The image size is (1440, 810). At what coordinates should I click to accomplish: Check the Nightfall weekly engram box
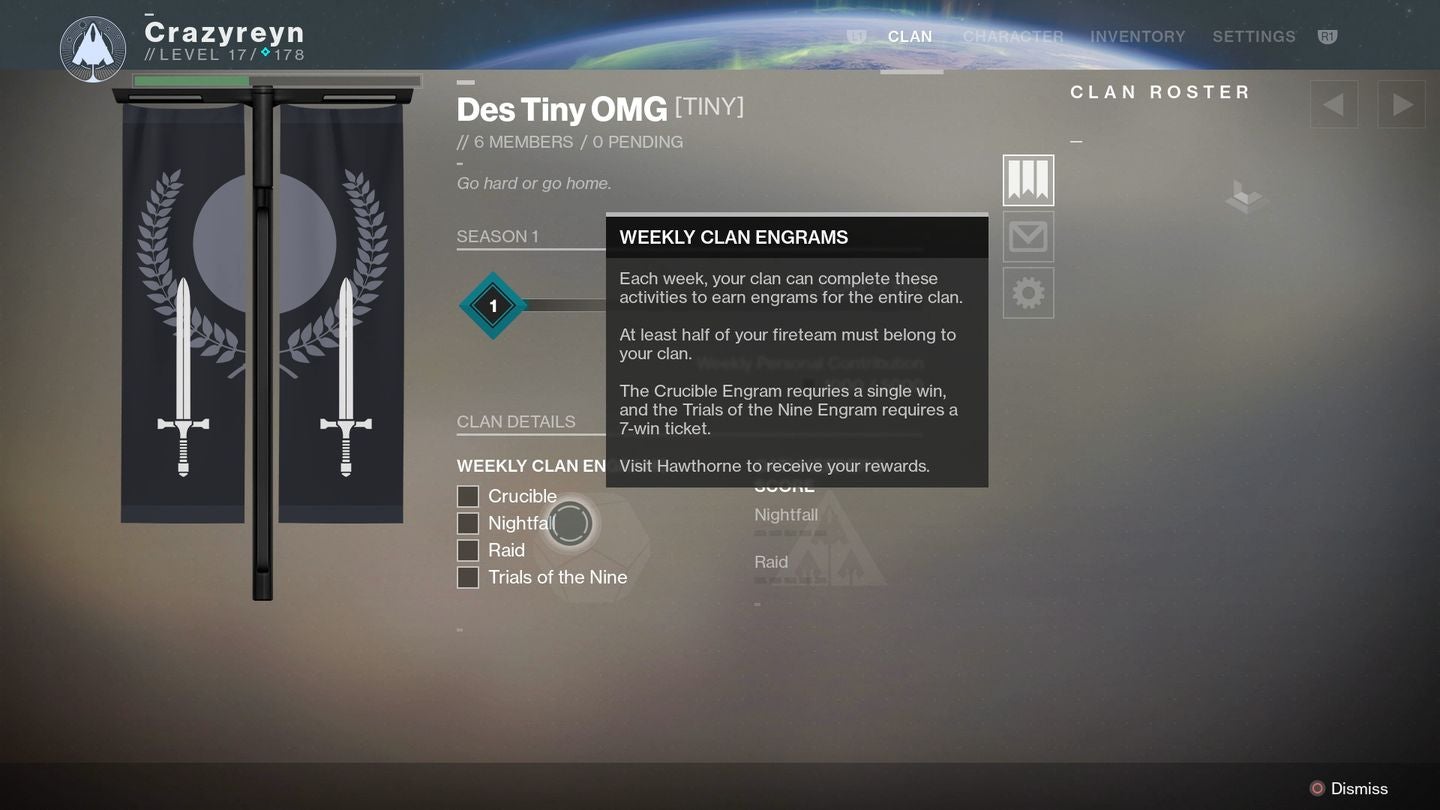click(467, 523)
